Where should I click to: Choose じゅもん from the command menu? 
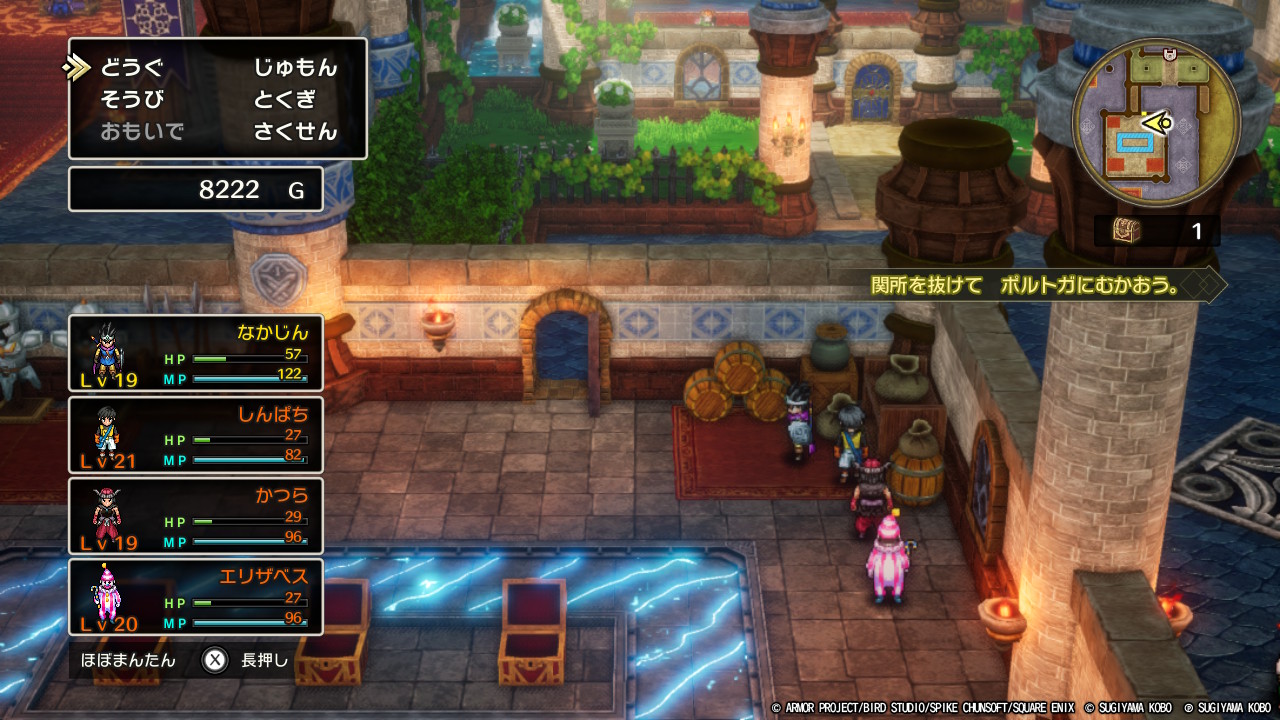[x=295, y=68]
